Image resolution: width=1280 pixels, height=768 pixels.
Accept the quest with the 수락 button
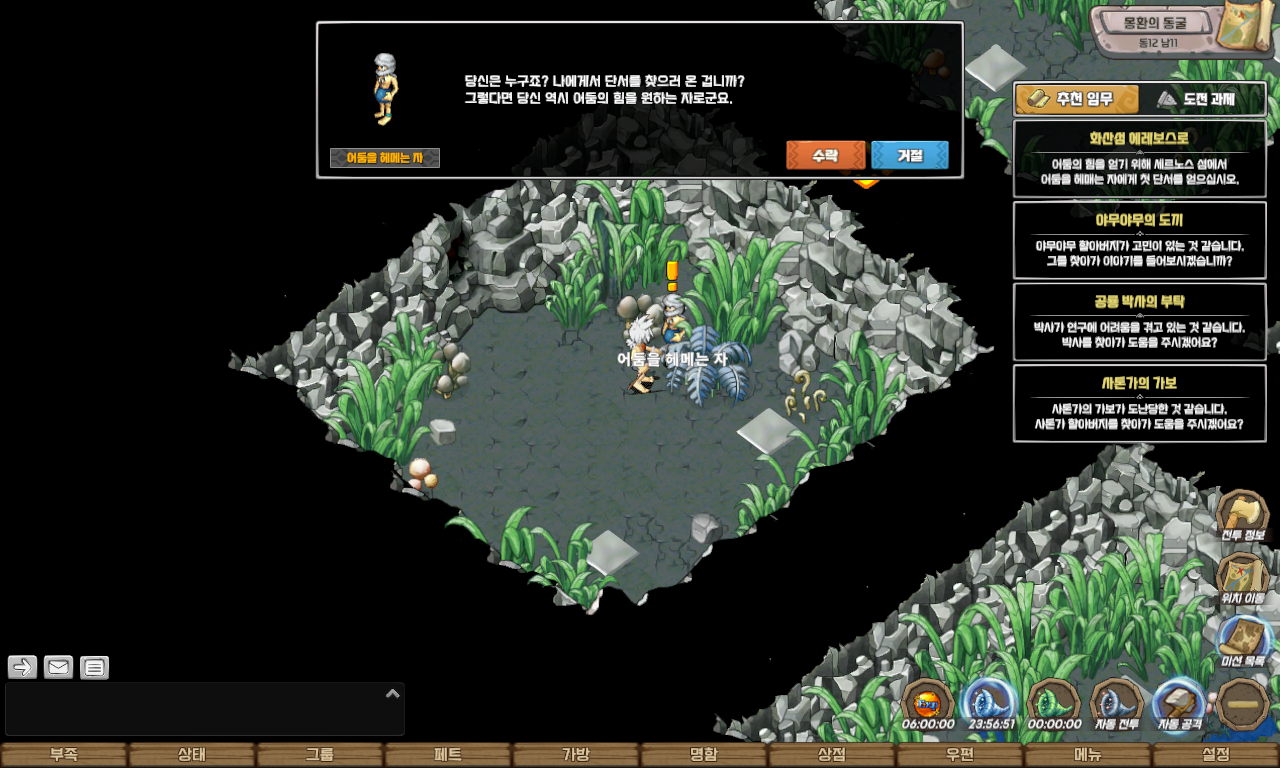pyautogui.click(x=825, y=155)
